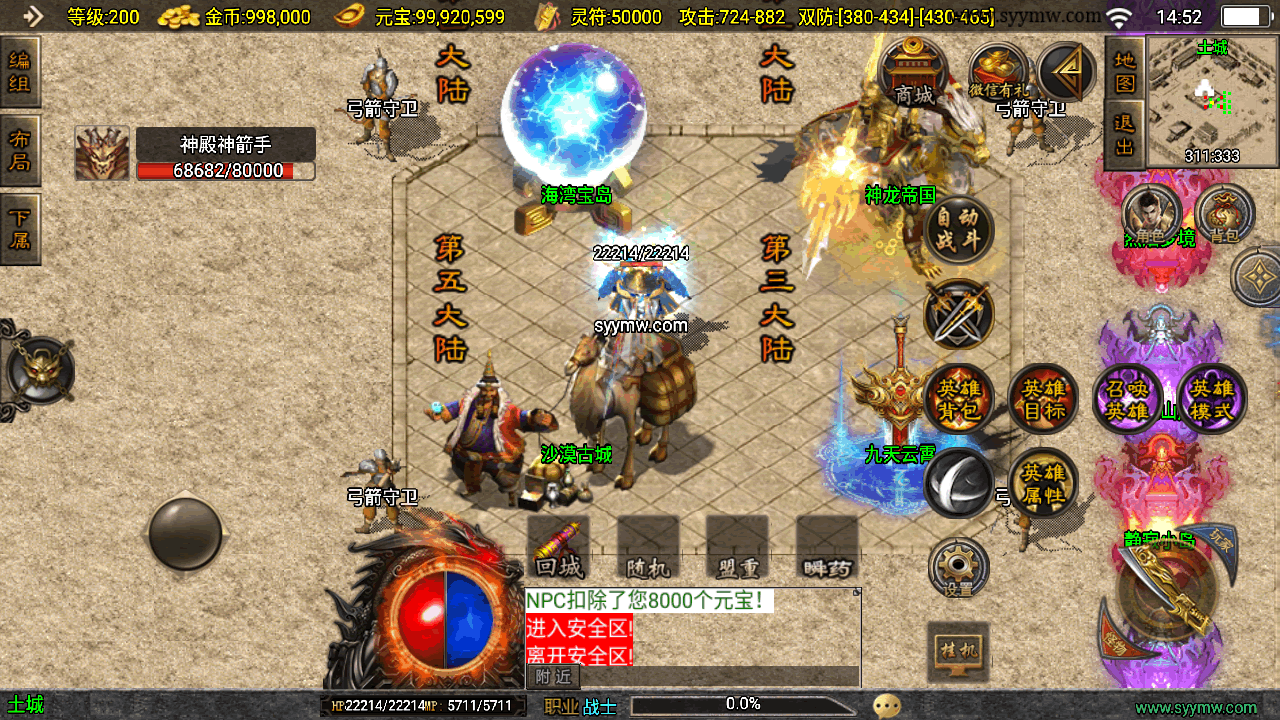The width and height of the screenshot is (1280, 720).
Task: Open the 商城 shop icon
Action: coord(913,73)
